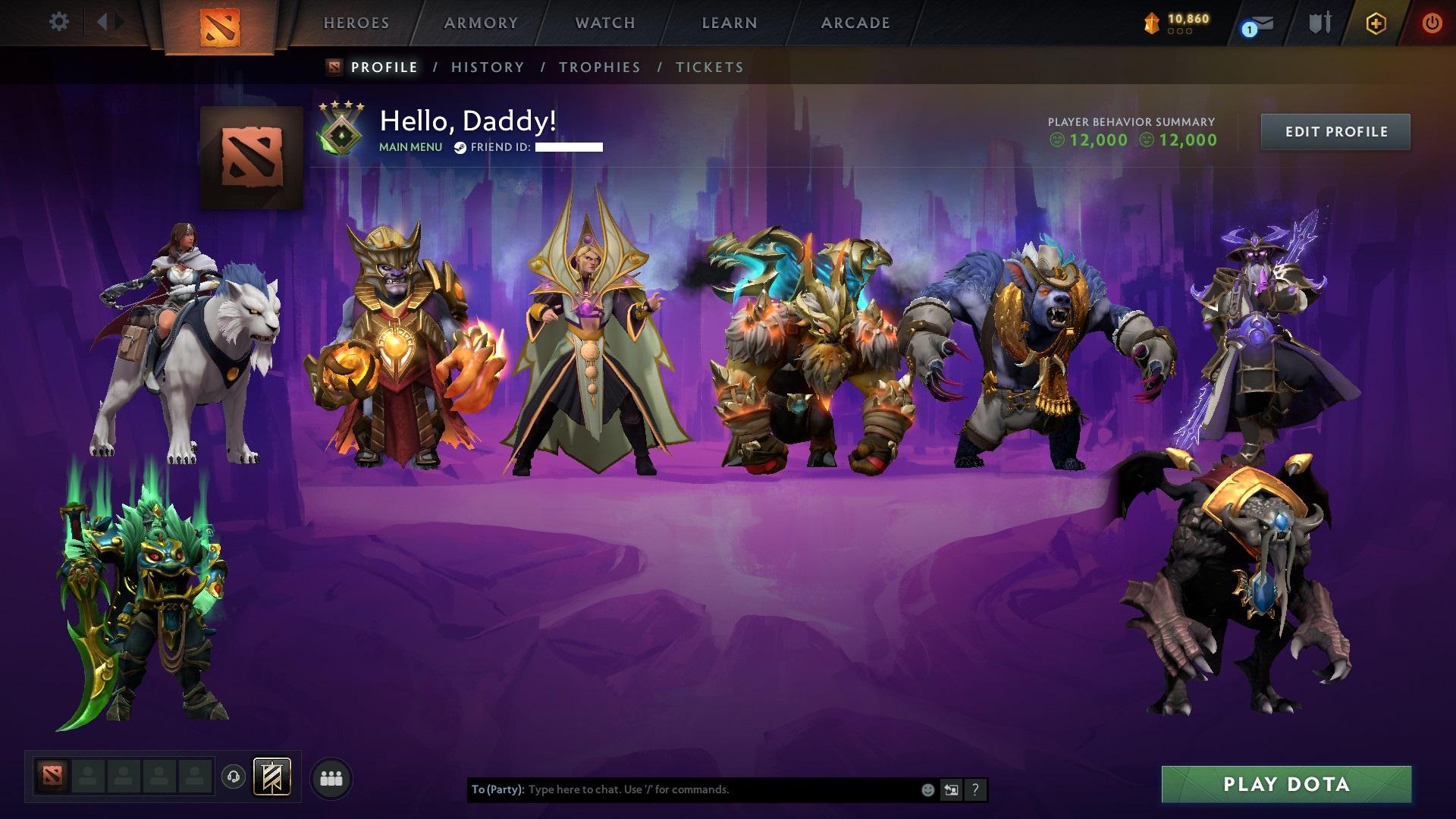
Task: Open the friends list with the people icon
Action: (x=331, y=777)
